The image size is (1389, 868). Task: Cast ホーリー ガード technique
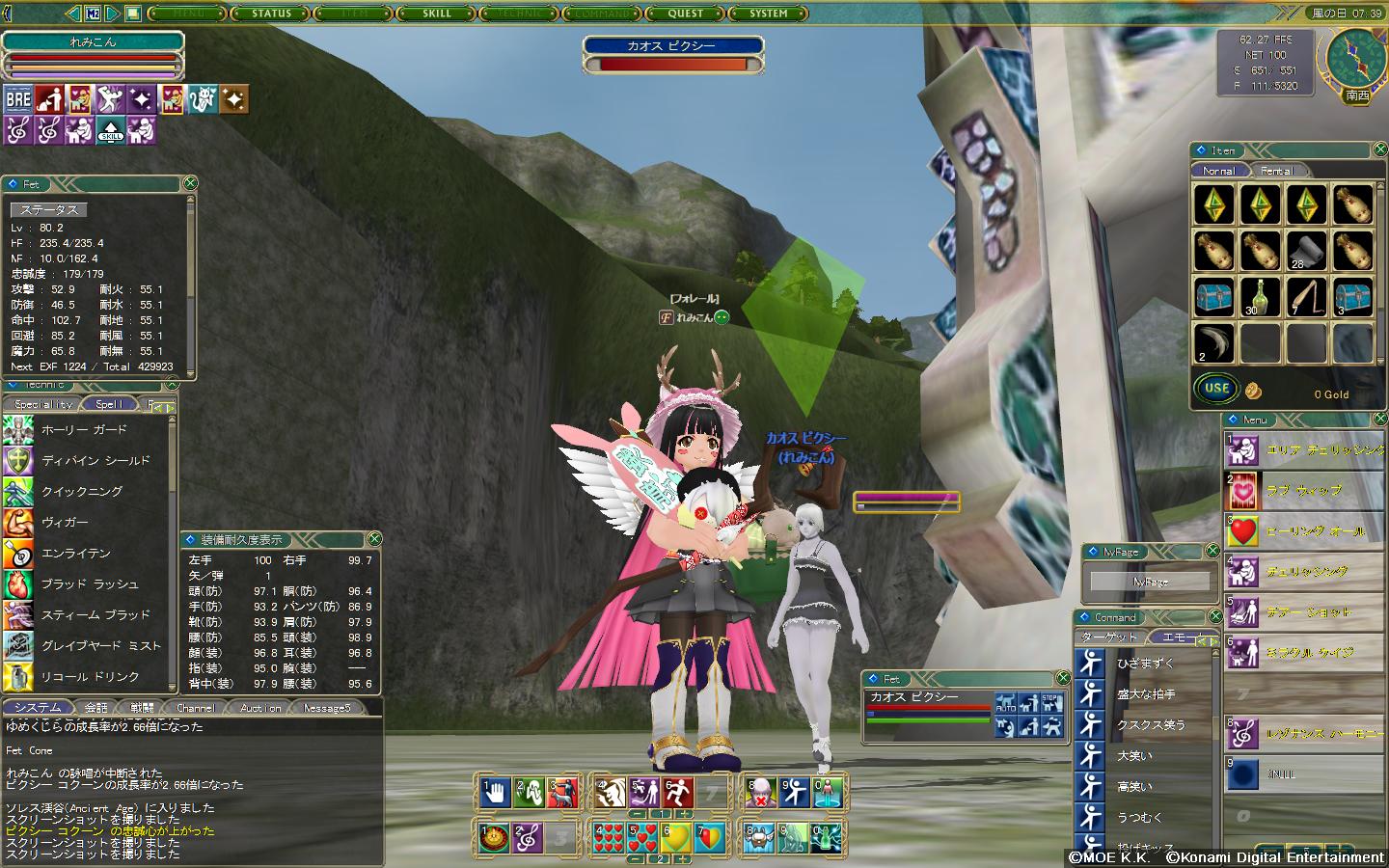point(84,429)
